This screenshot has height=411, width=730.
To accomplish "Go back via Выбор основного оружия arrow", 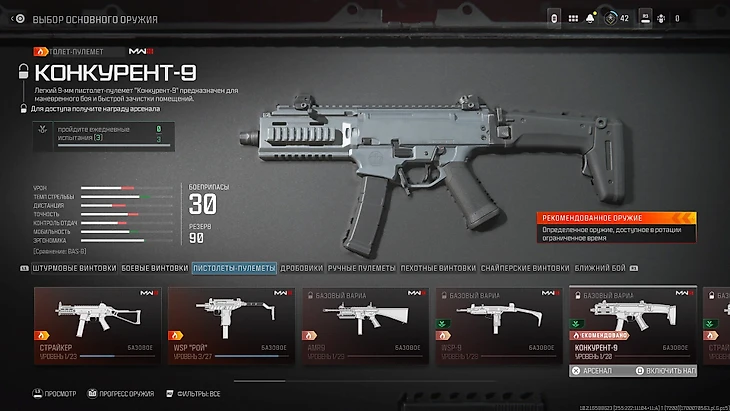I will click(x=17, y=19).
